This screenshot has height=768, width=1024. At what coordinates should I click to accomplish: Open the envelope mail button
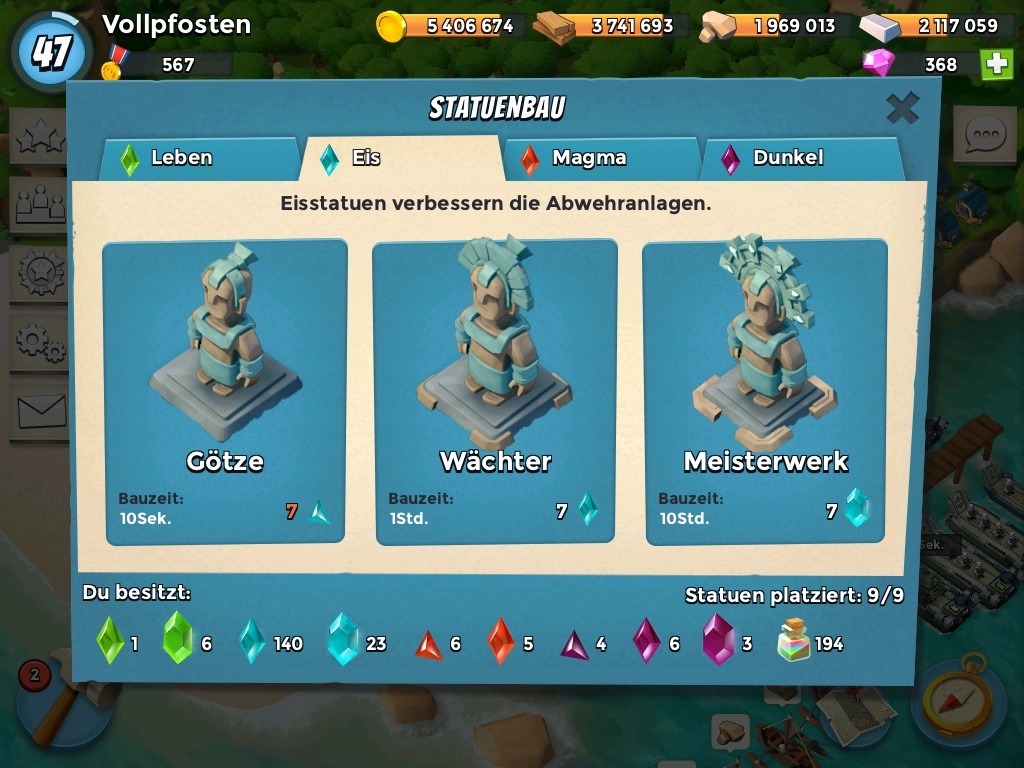(38, 408)
